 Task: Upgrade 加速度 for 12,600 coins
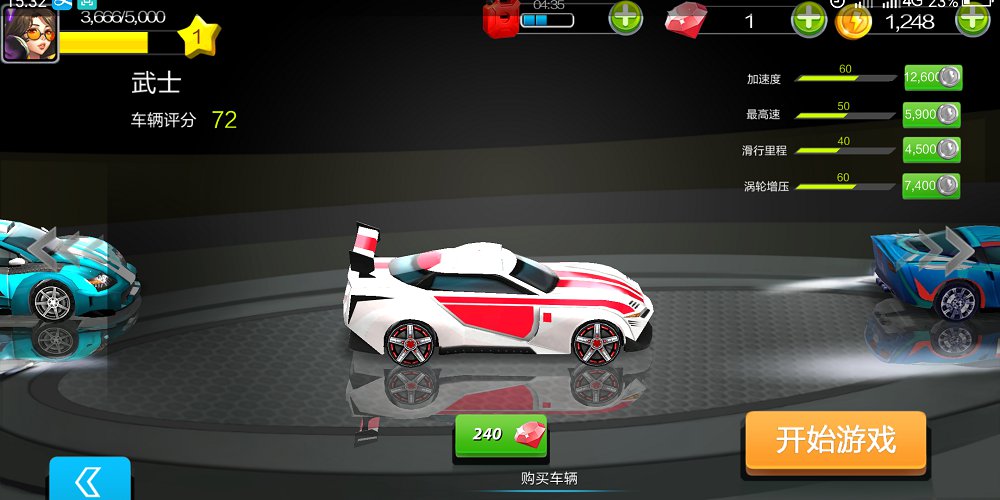[932, 77]
